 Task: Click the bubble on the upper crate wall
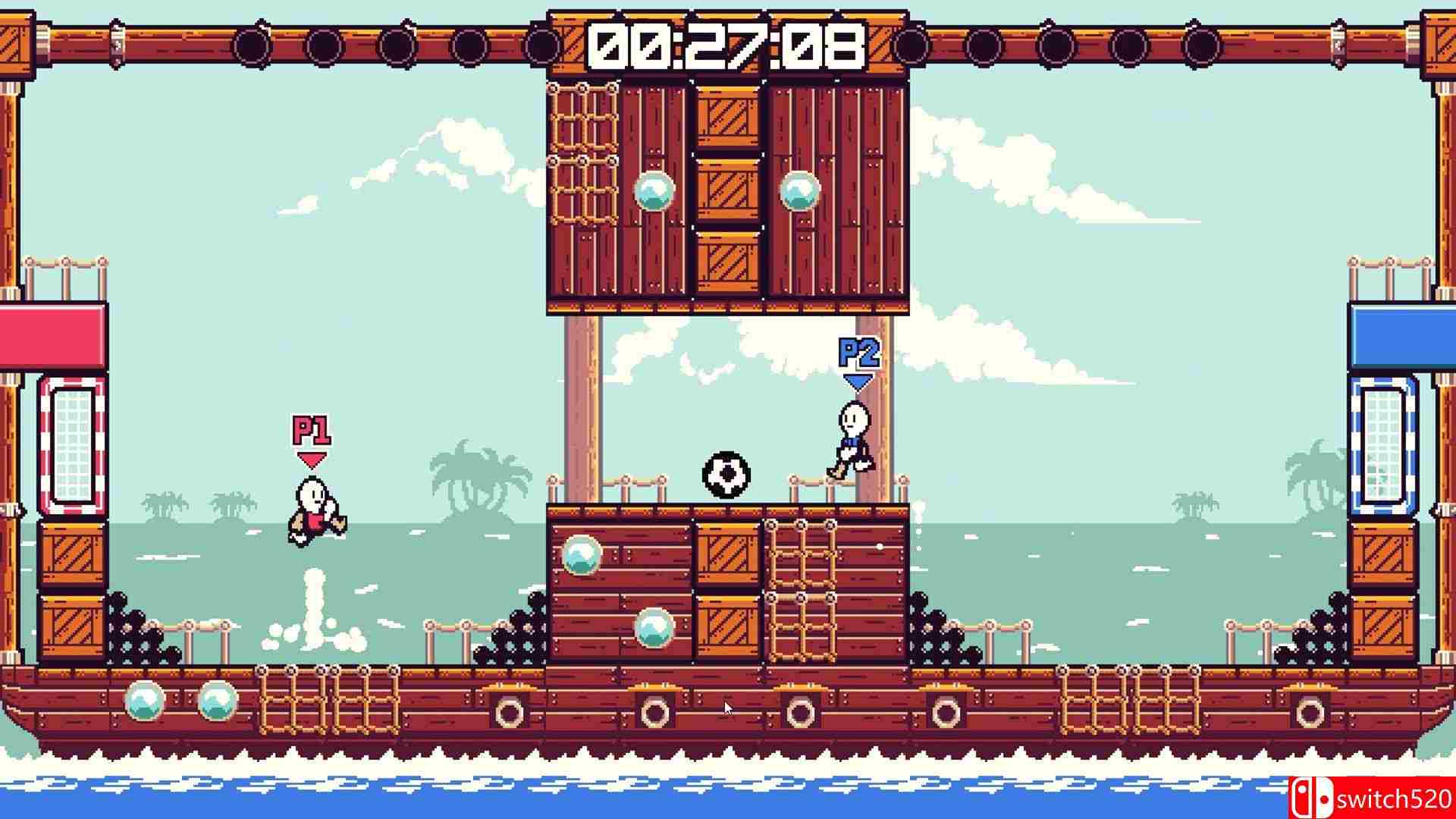(x=653, y=192)
